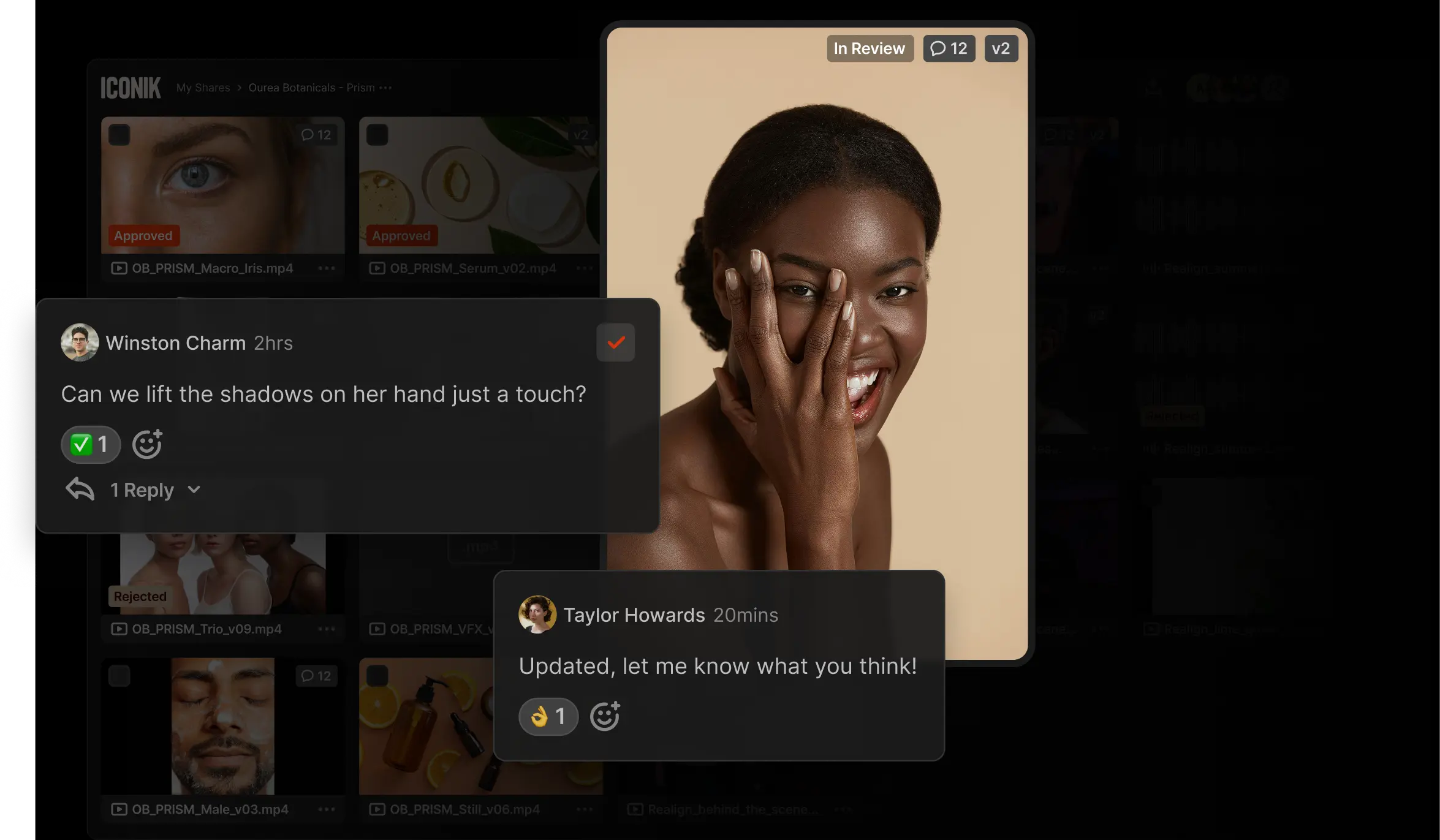The width and height of the screenshot is (1440, 840).
Task: Click the reply arrow on Winston Charm's comment
Action: [80, 489]
